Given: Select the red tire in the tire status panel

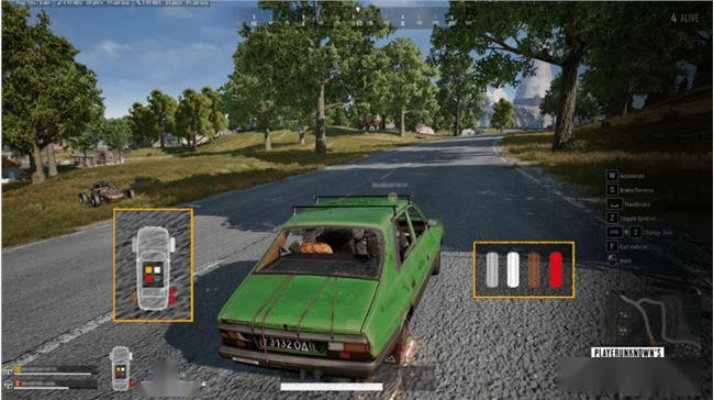Looking at the screenshot, I should click(555, 270).
